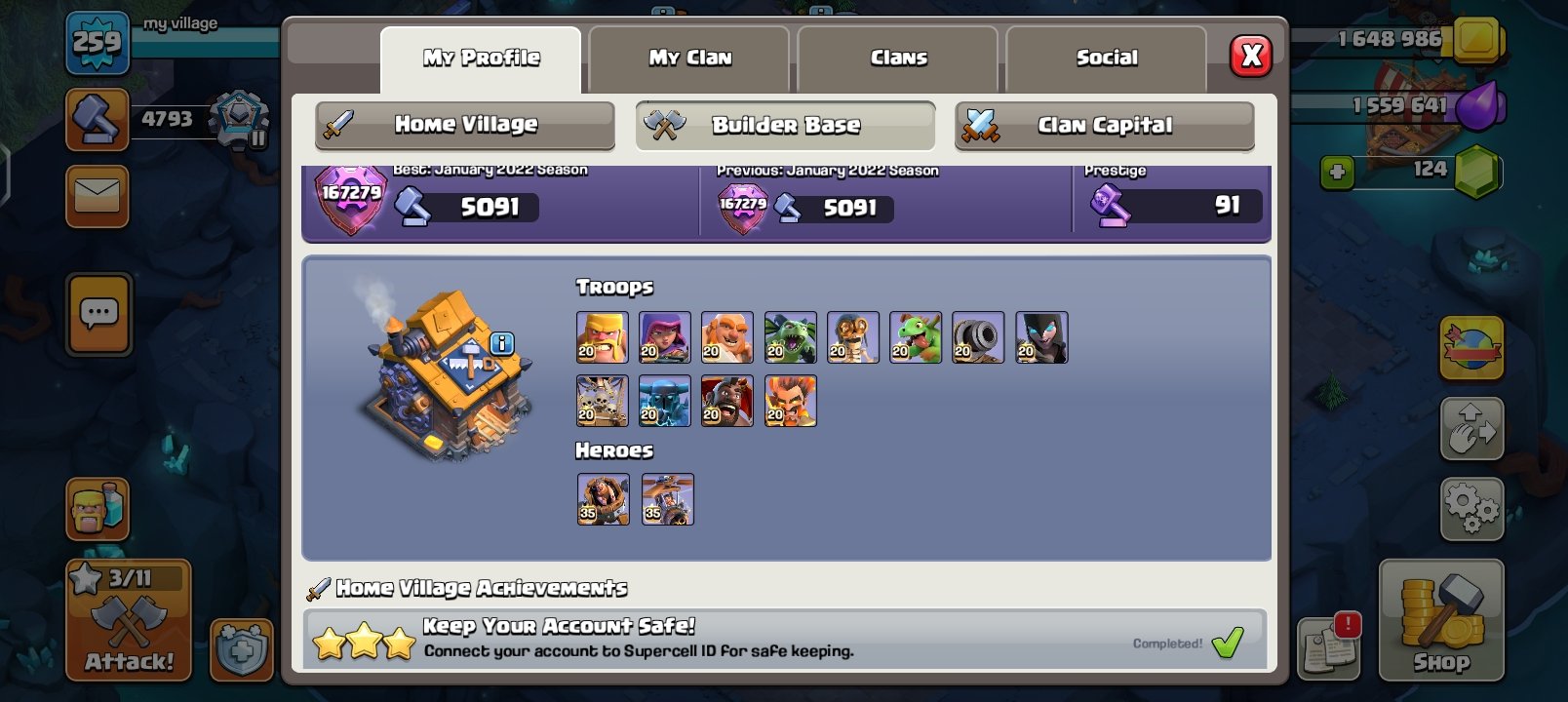Open the Shop
Screen dimensions: 1568x702
tap(1439, 624)
